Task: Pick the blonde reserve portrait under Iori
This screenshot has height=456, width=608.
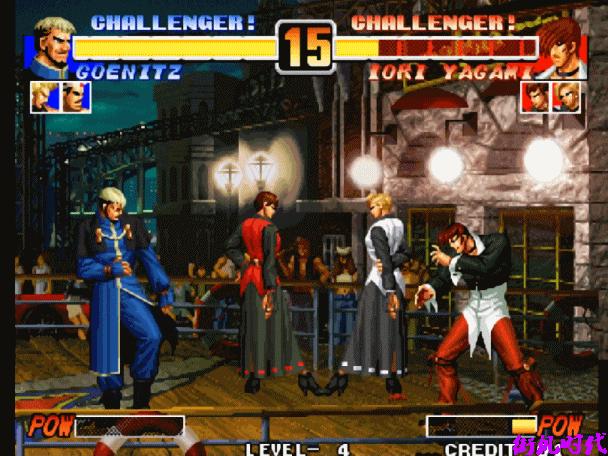Action: [567, 97]
